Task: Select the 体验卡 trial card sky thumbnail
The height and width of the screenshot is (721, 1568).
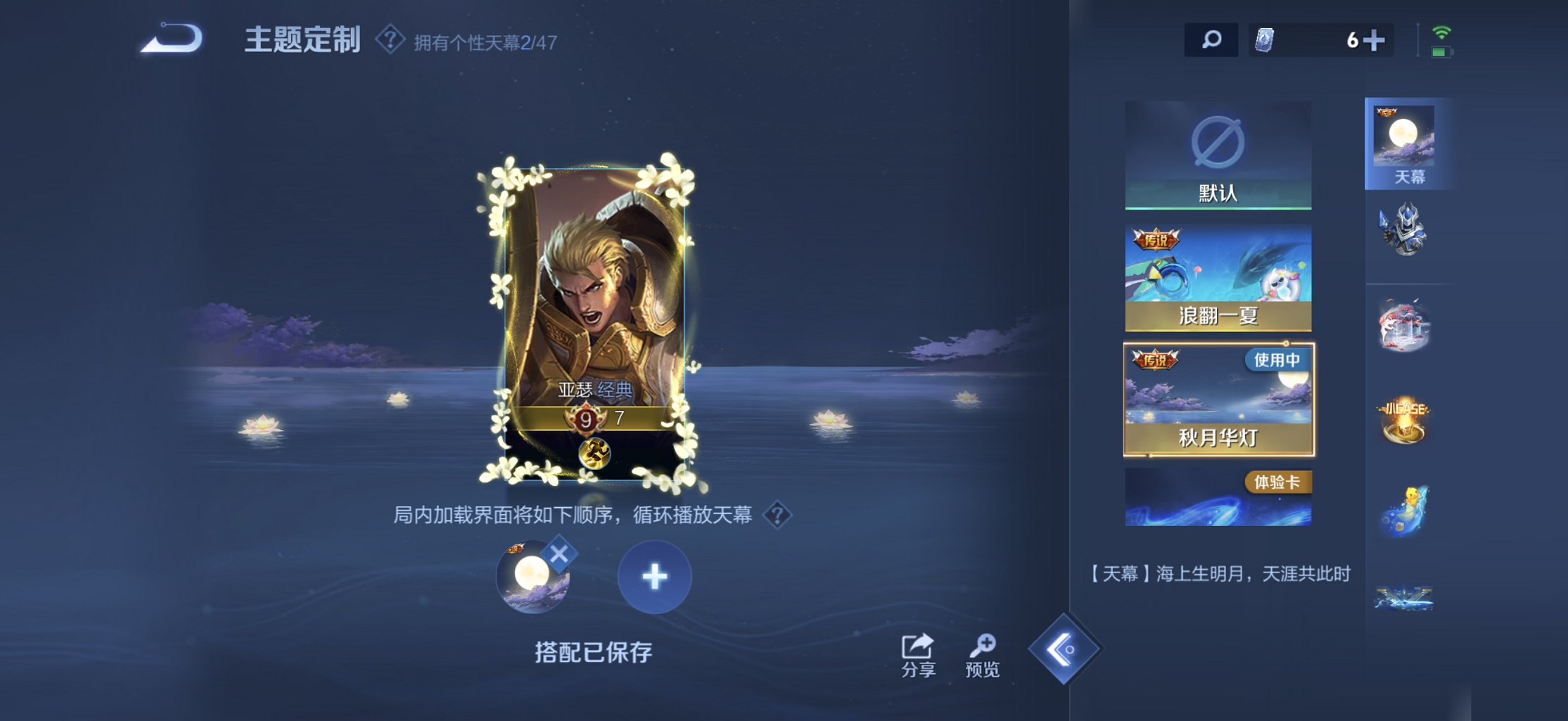Action: pos(1218,497)
